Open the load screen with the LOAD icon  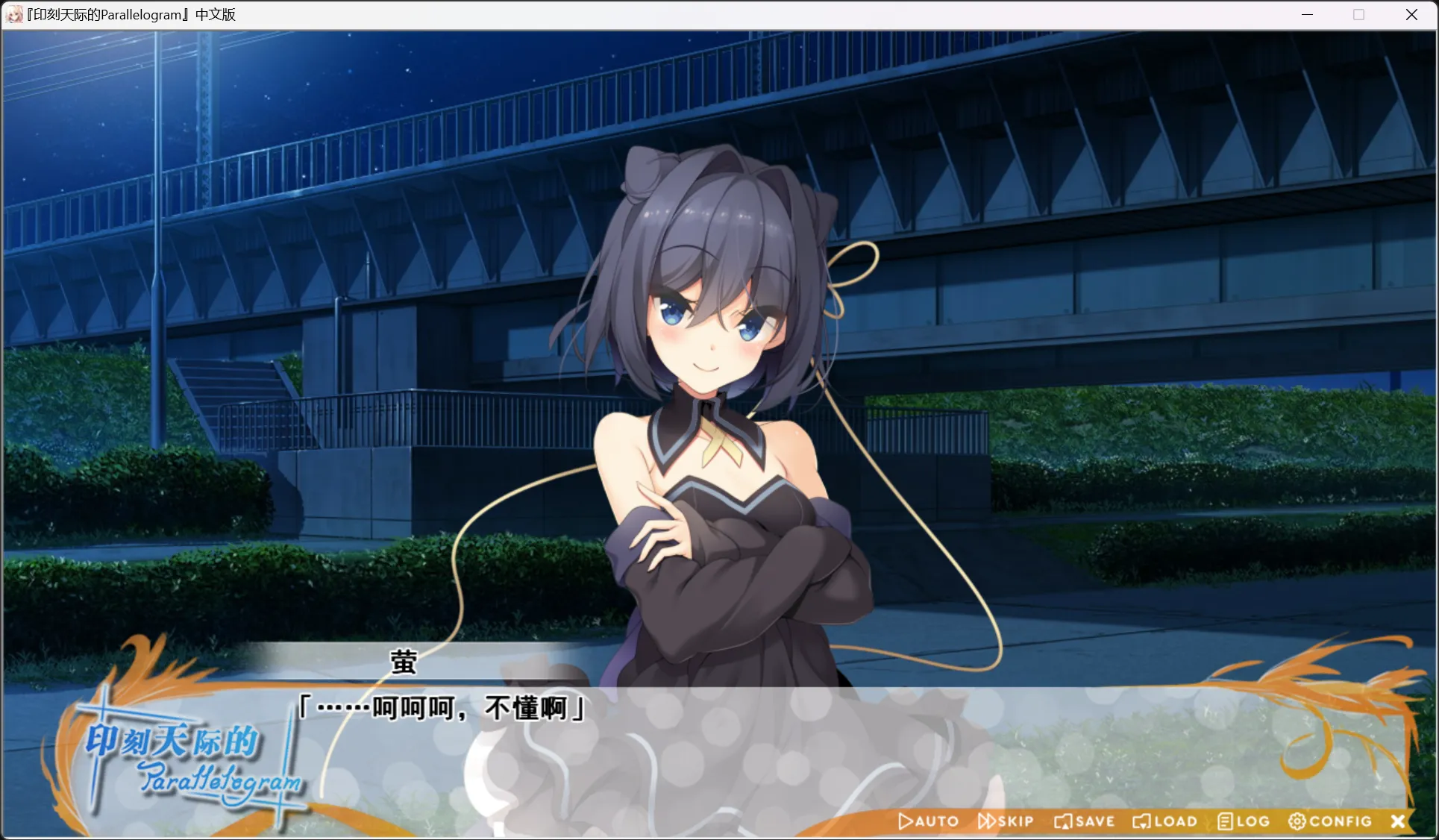click(x=1142, y=821)
